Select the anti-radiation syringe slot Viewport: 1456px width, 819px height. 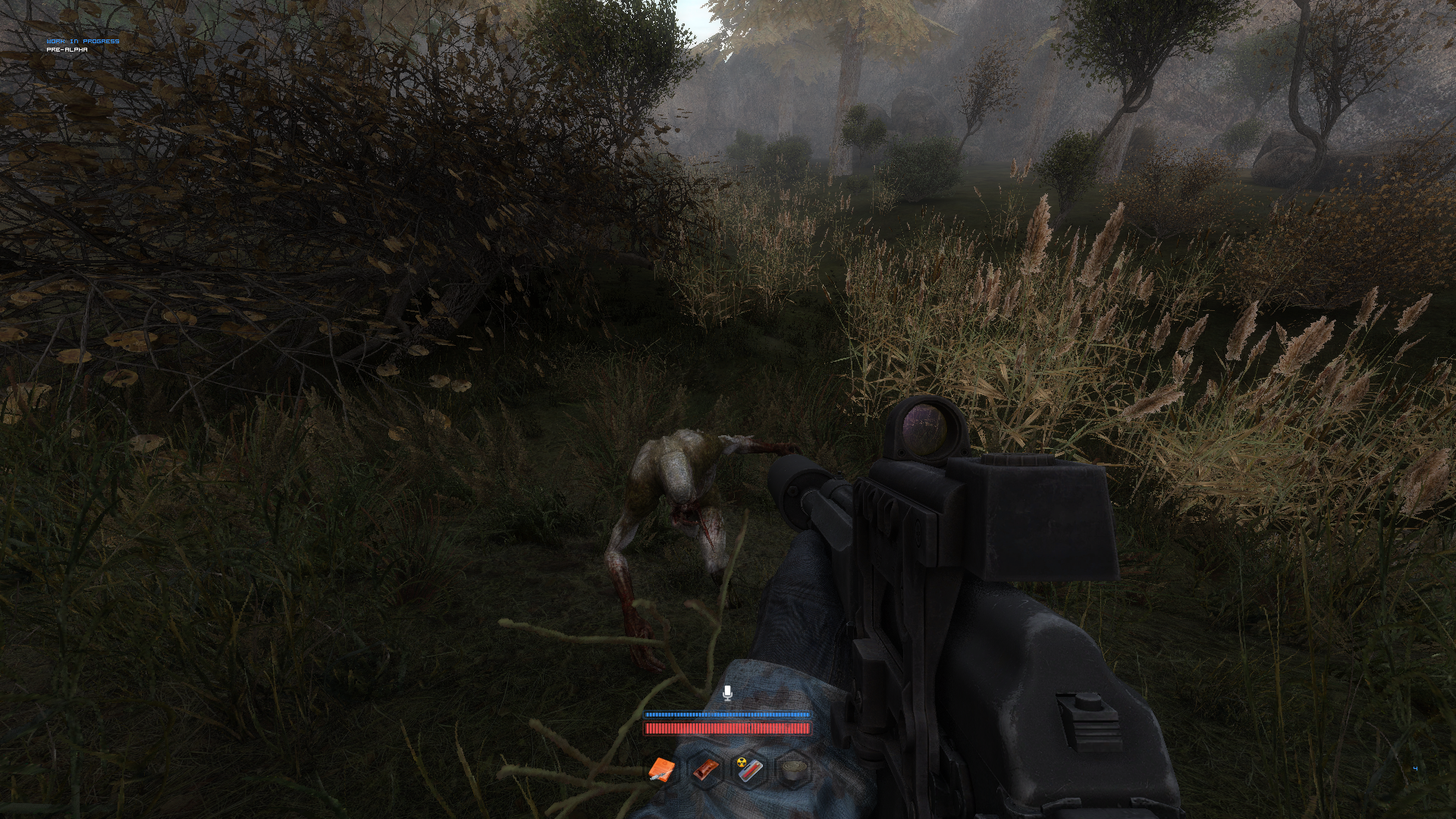tap(748, 770)
